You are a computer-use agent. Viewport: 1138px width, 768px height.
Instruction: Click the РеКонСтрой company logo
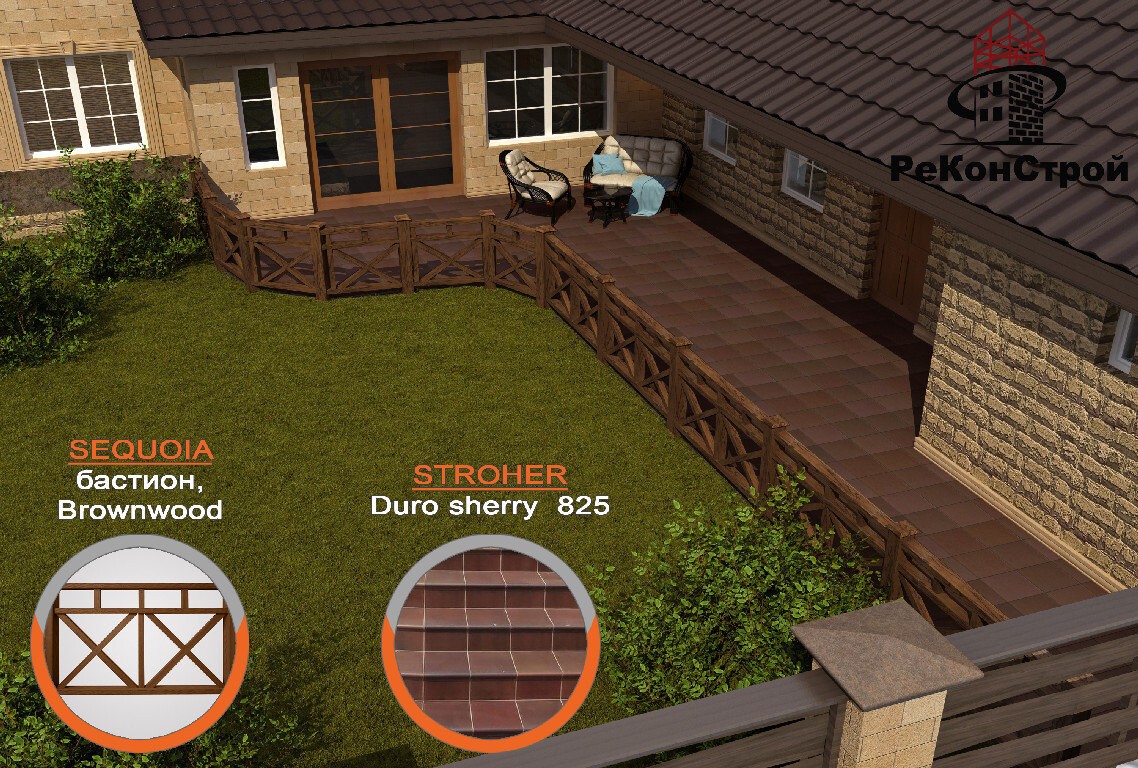pos(1009,105)
